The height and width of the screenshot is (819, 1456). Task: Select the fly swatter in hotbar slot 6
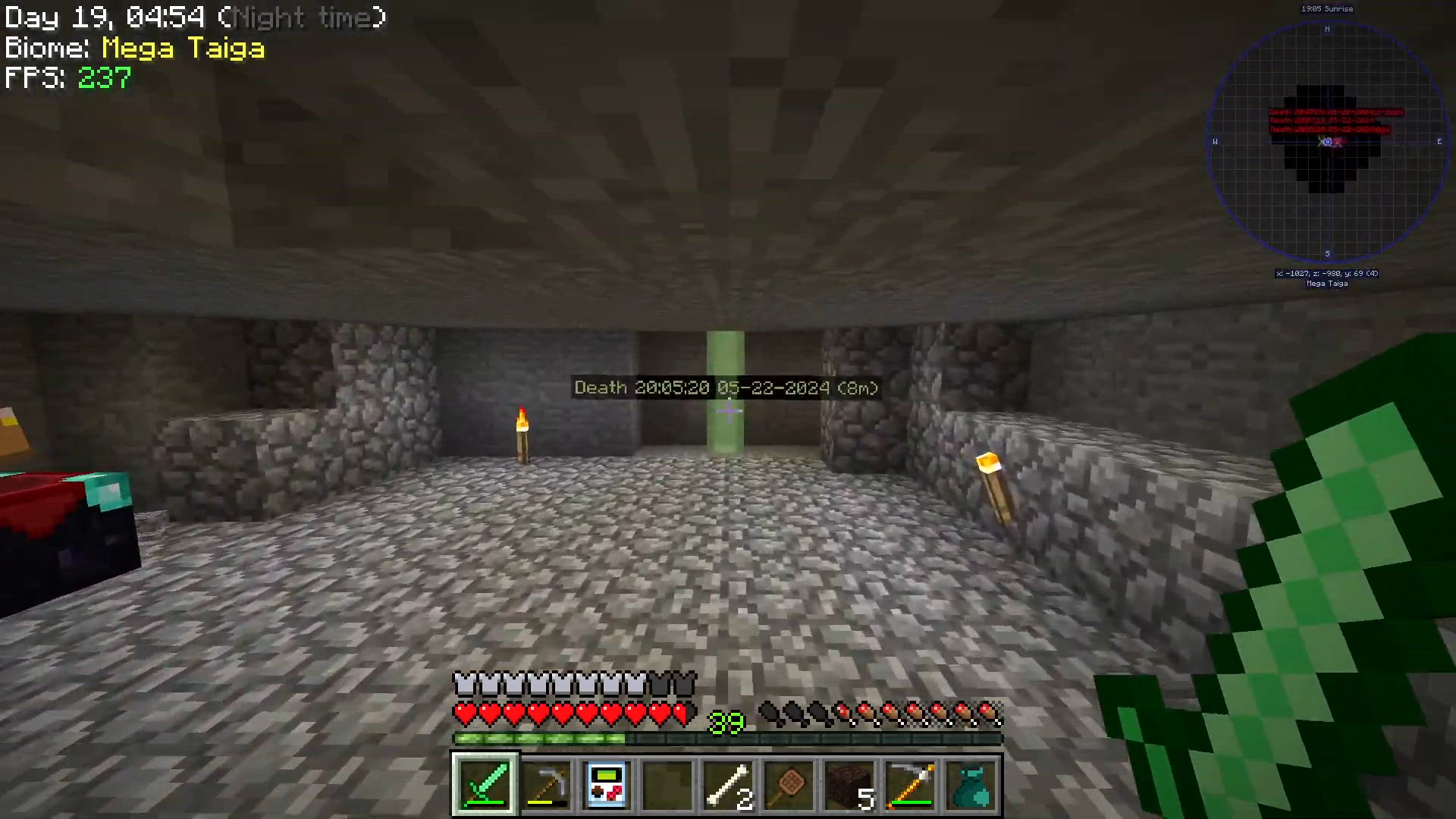(789, 784)
